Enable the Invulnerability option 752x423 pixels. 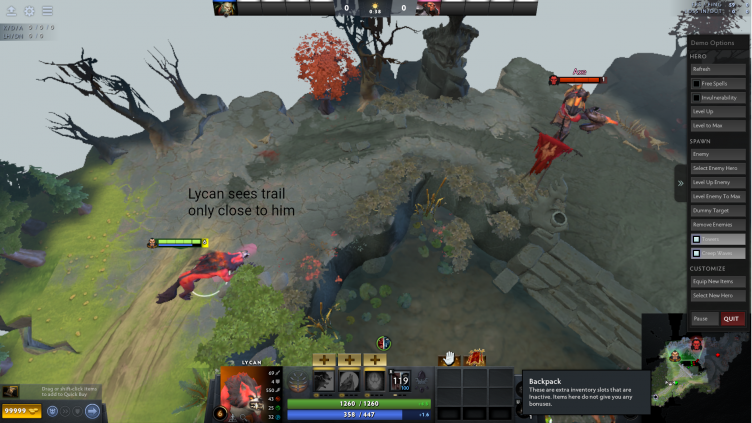(696, 97)
